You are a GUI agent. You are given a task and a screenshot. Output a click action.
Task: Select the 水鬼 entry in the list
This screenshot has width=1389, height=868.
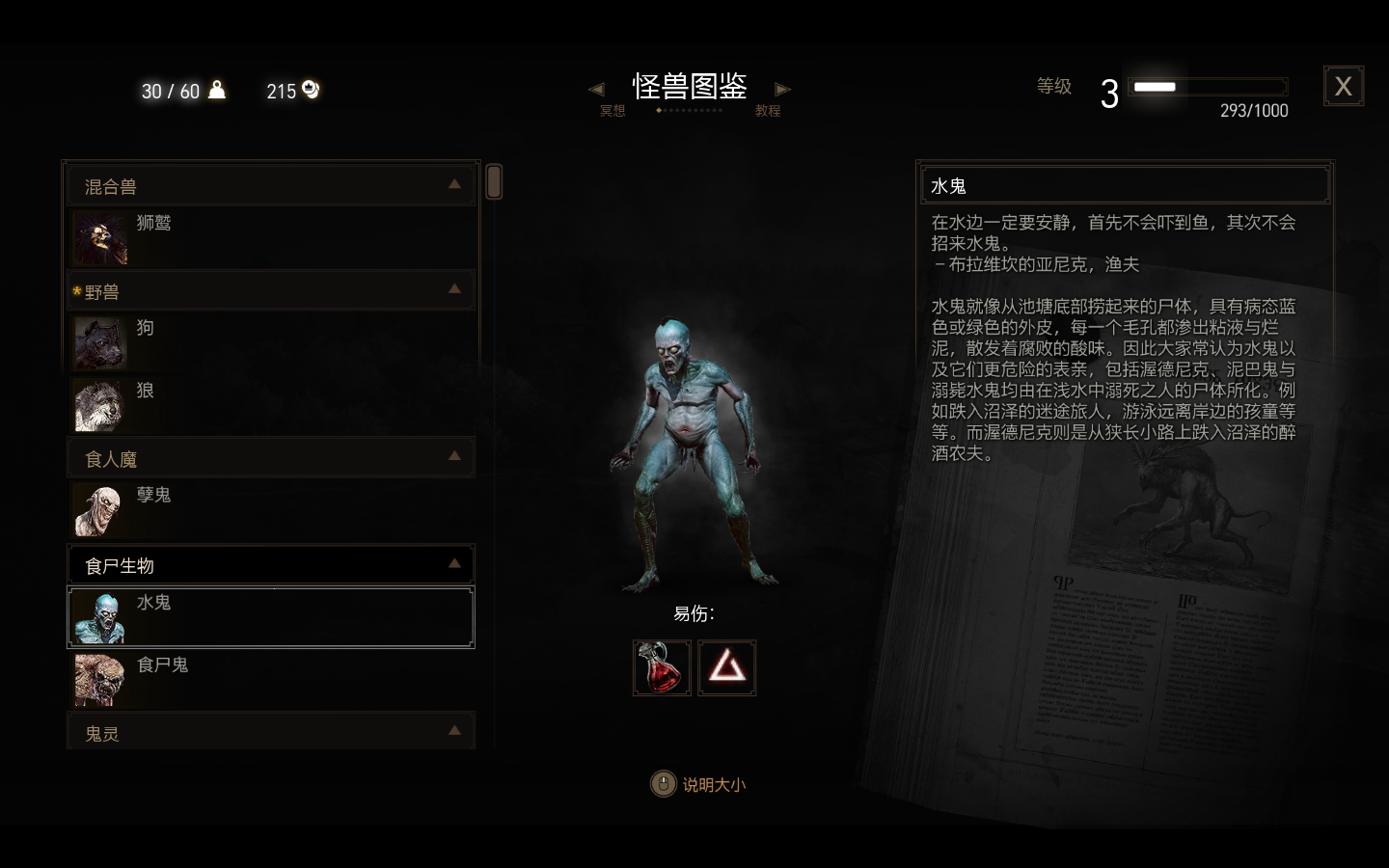270,617
